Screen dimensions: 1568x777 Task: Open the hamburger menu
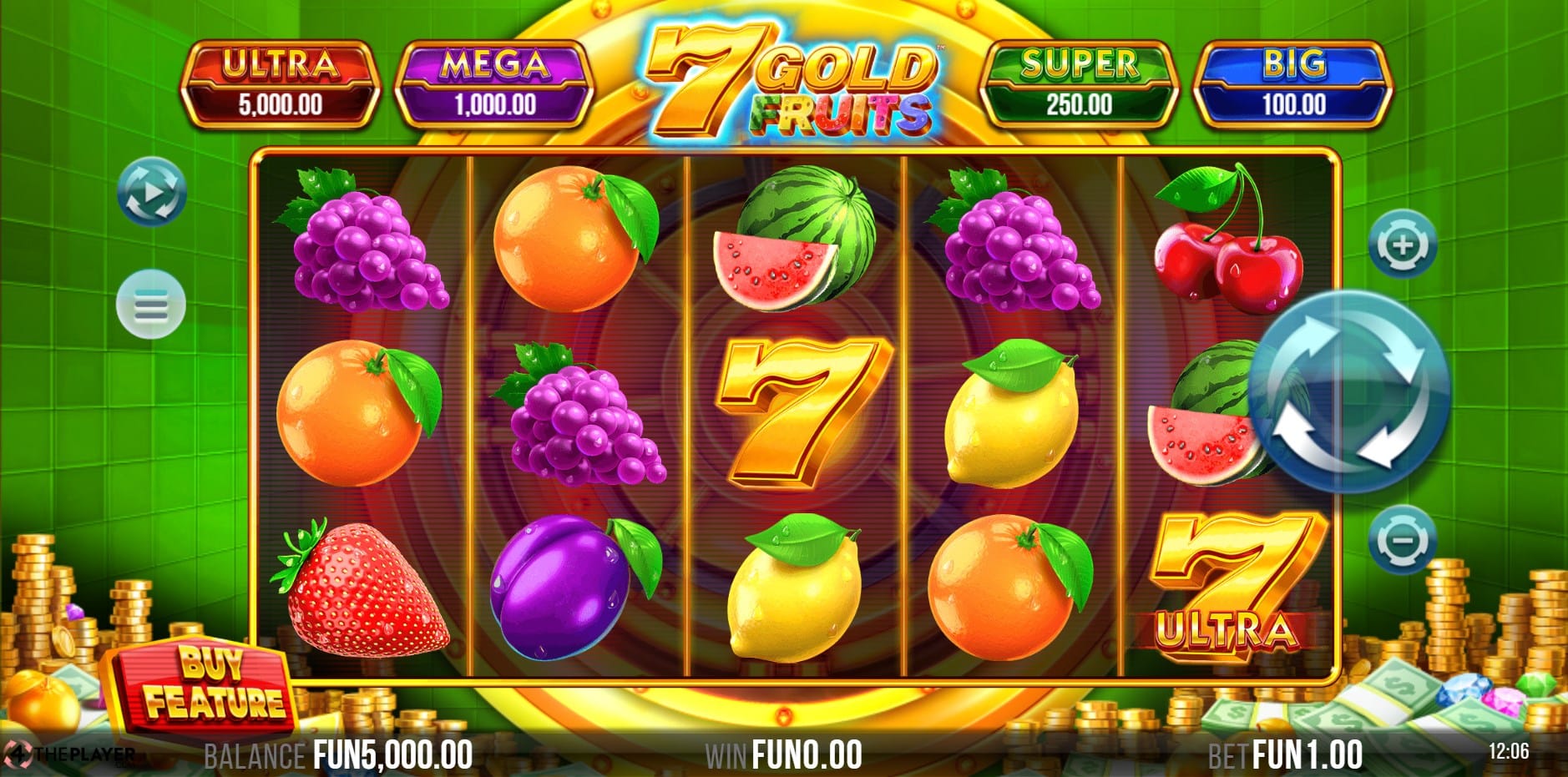click(151, 305)
